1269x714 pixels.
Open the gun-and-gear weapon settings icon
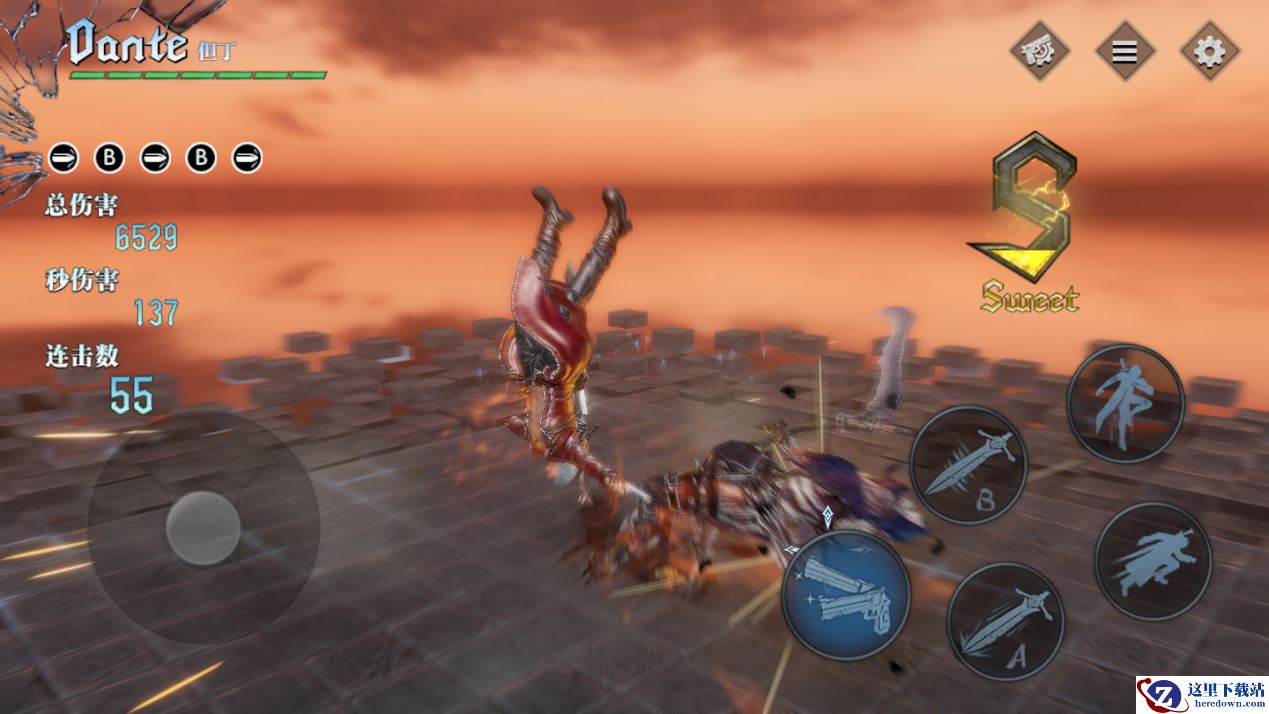coord(1040,50)
